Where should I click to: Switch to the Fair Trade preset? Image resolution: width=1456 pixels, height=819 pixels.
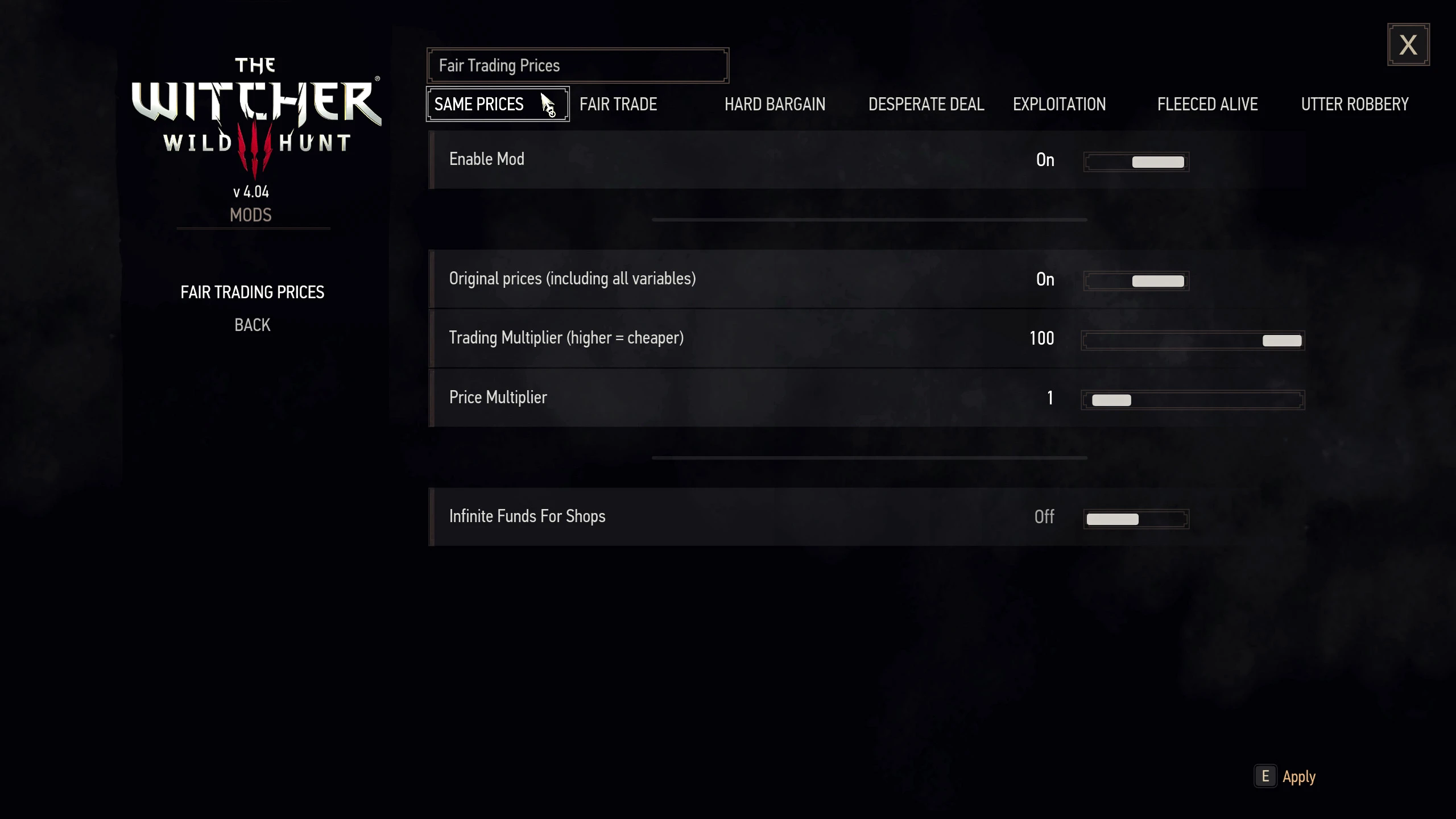(618, 105)
